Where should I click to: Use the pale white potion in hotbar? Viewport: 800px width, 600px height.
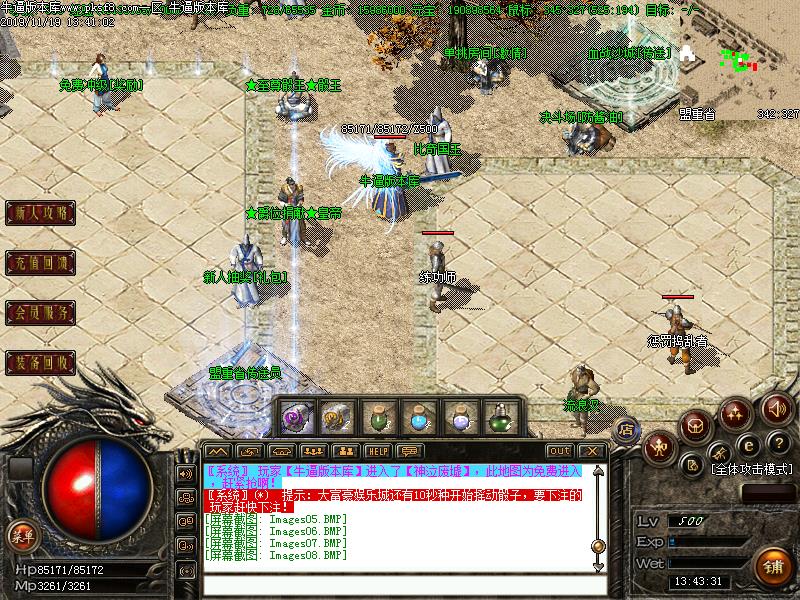pos(460,416)
